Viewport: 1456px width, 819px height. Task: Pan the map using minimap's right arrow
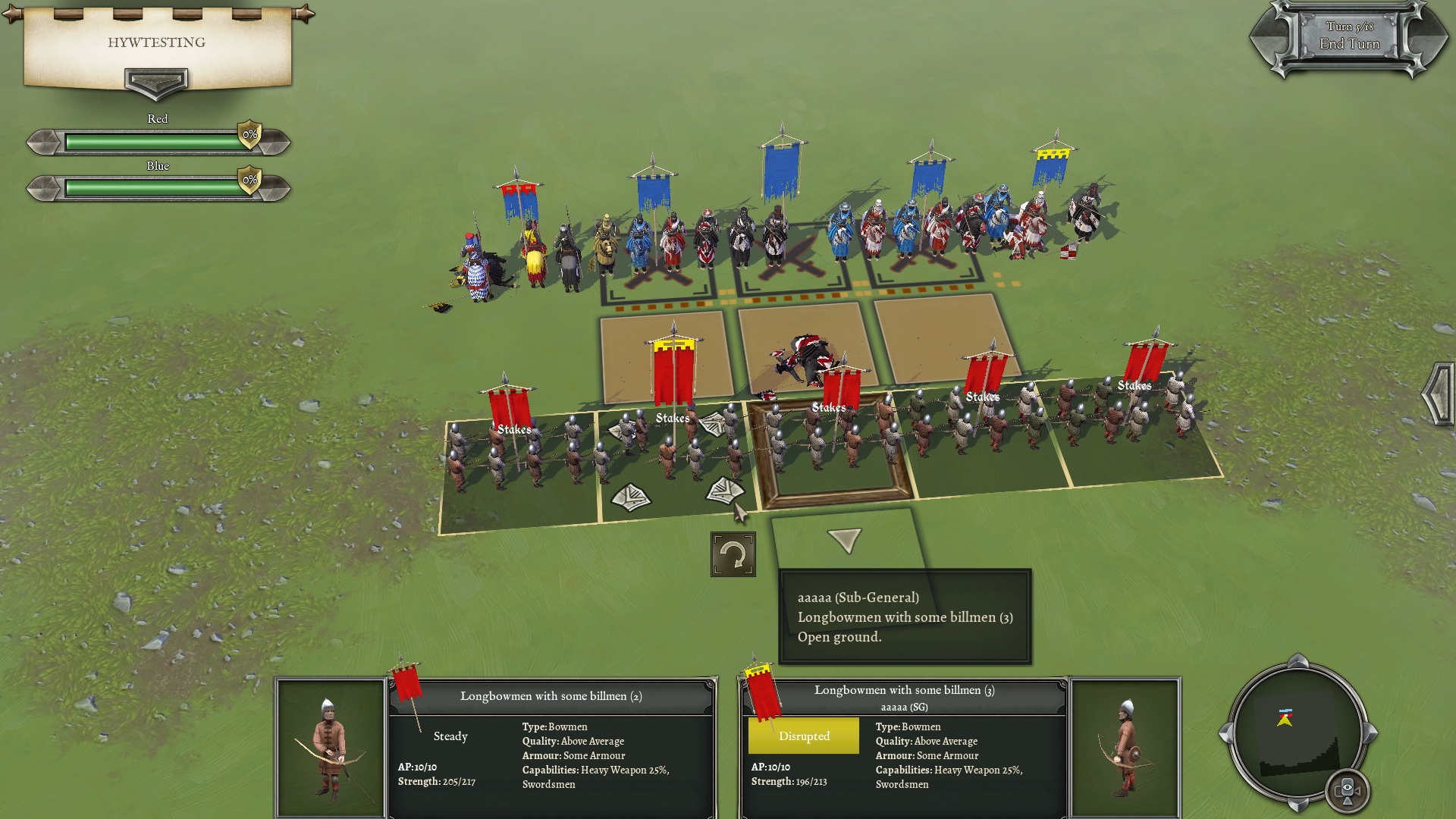pyautogui.click(x=1371, y=733)
